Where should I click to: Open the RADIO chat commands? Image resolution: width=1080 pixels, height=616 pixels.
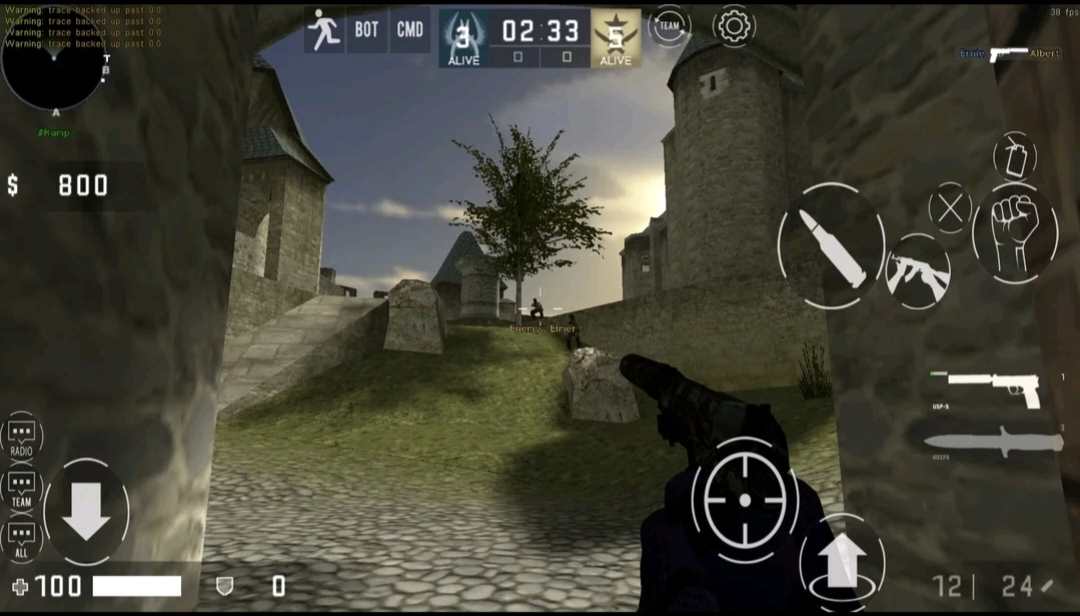click(x=22, y=436)
